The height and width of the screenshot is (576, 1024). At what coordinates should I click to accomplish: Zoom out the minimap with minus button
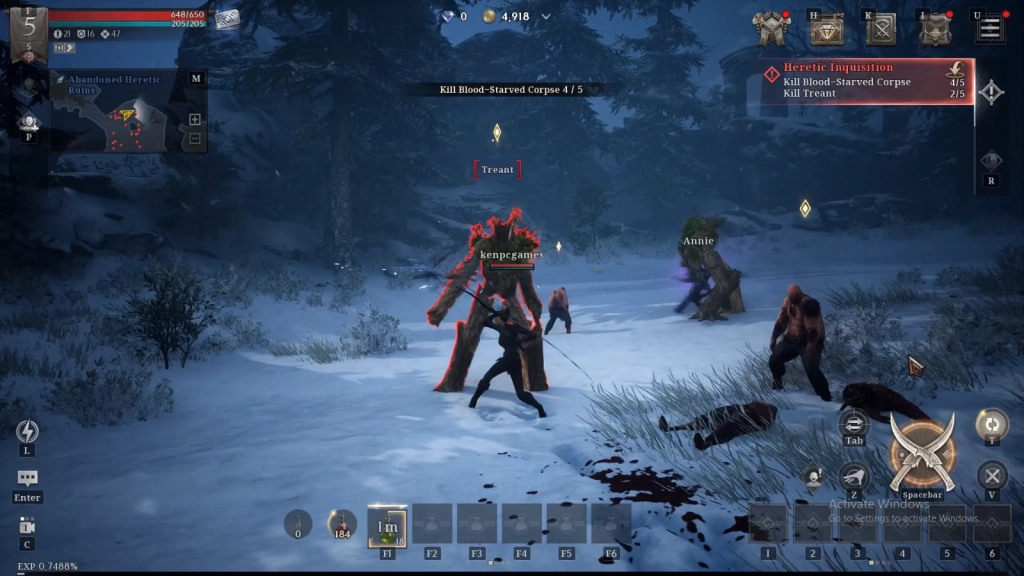(195, 139)
